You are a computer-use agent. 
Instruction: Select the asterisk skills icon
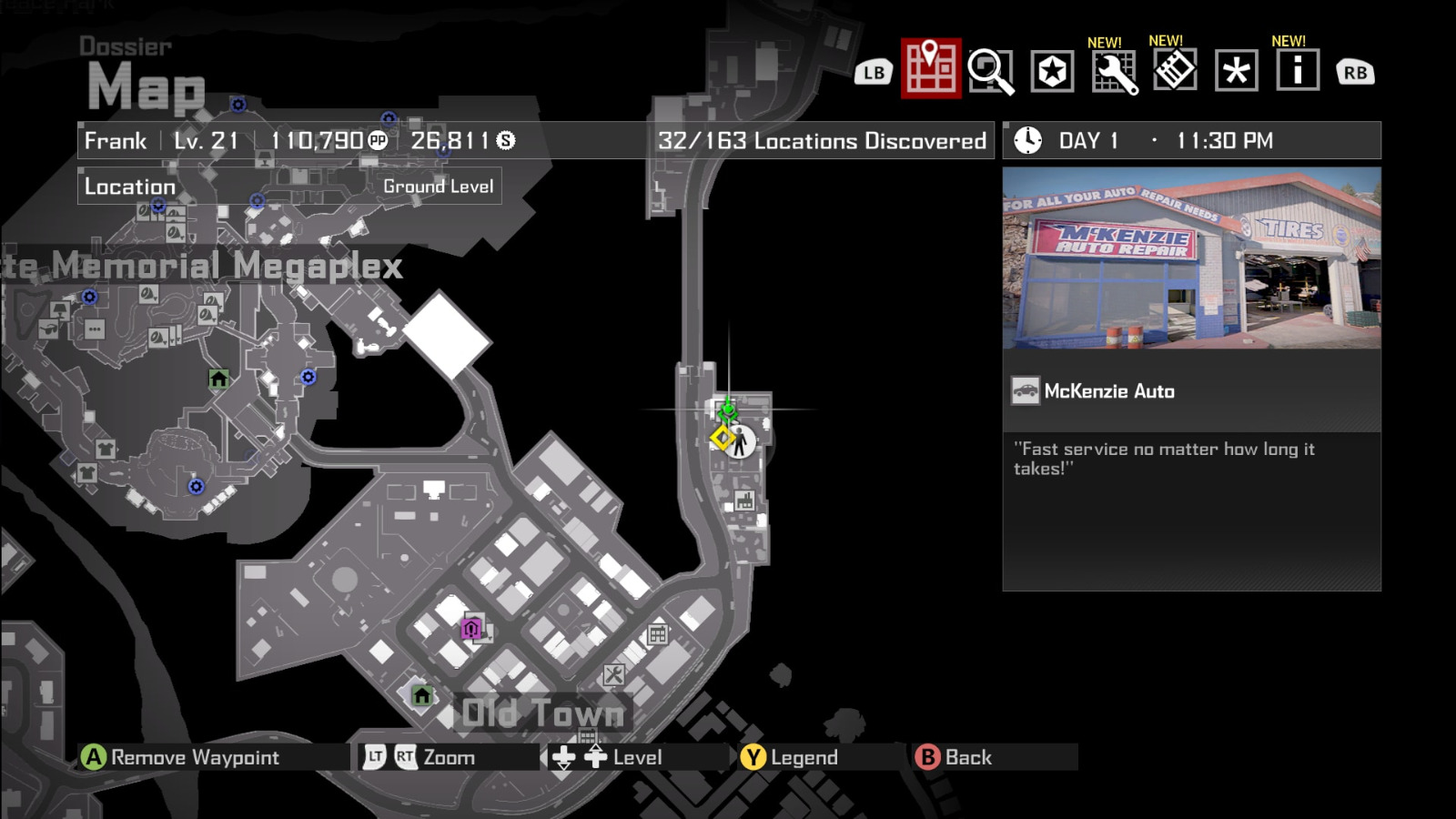tap(1236, 71)
